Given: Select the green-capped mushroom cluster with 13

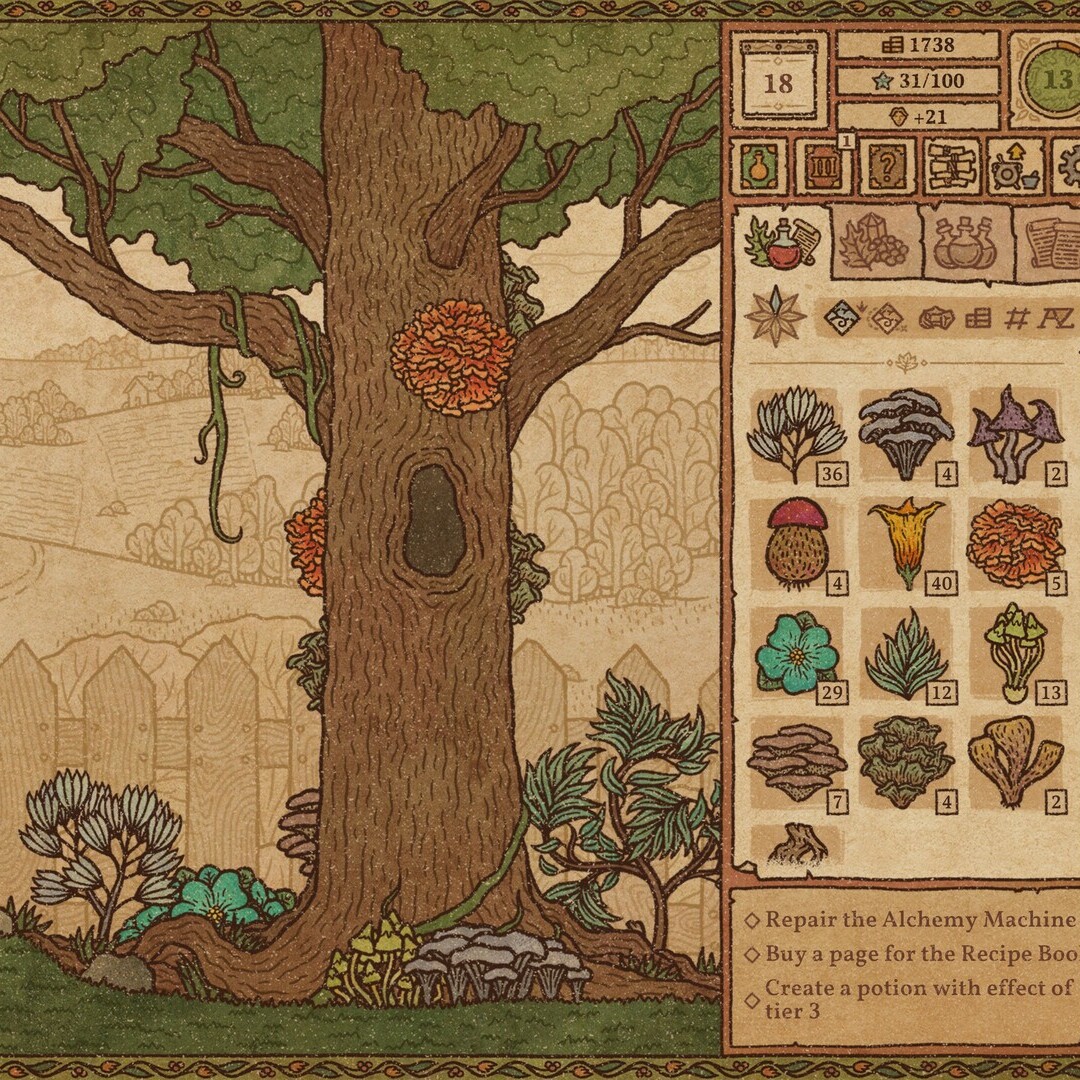Looking at the screenshot, I should 1014,654.
